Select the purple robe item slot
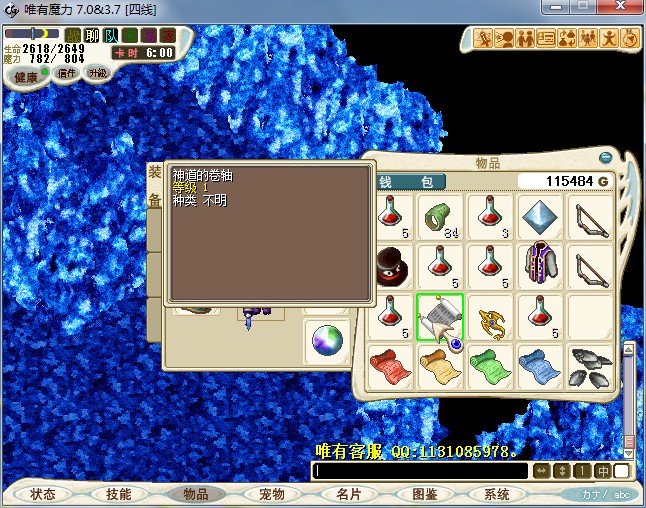This screenshot has height=508, width=646. 540,267
